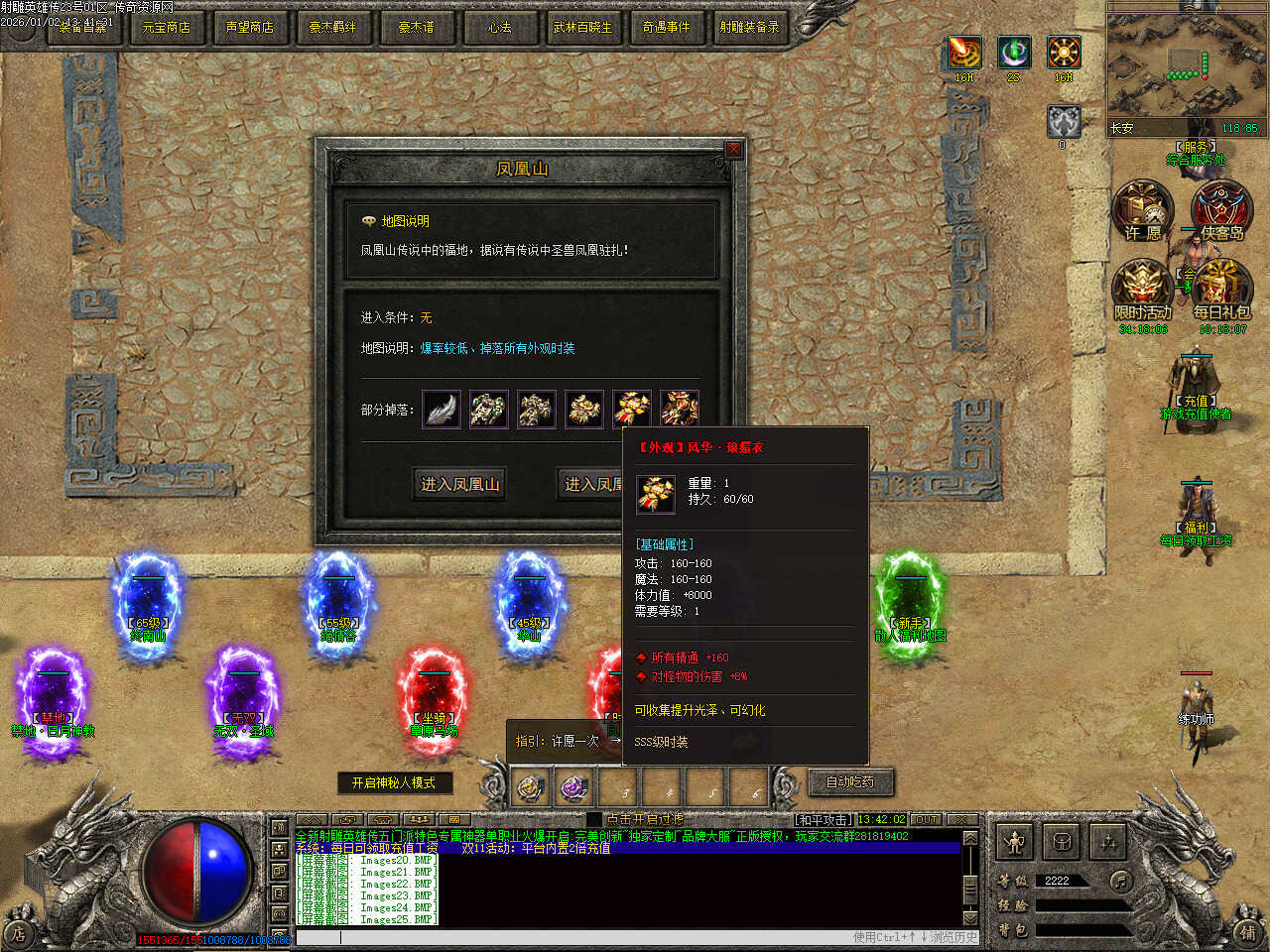The image size is (1270, 952).
Task: Click the 长安 minimap
Action: coord(1184,71)
